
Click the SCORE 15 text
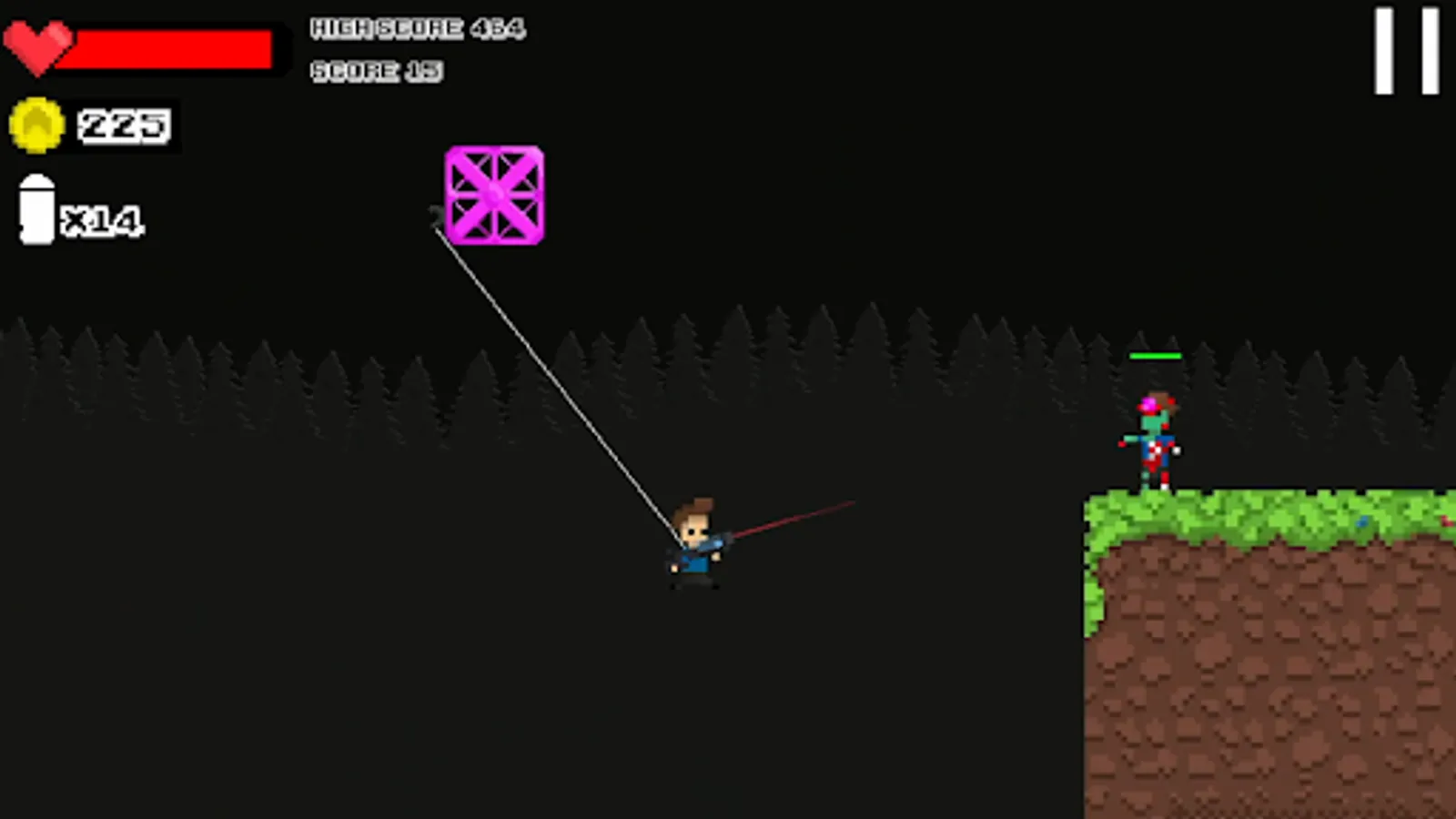[x=378, y=71]
